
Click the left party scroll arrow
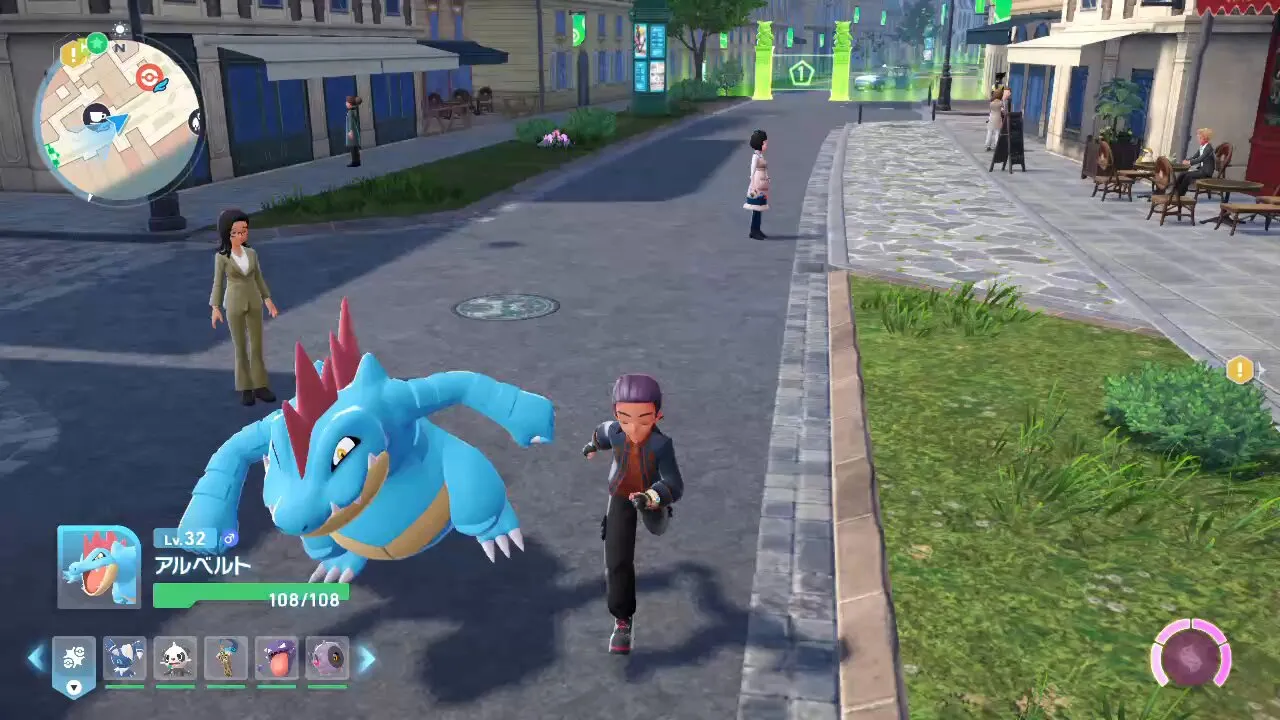coord(36,658)
